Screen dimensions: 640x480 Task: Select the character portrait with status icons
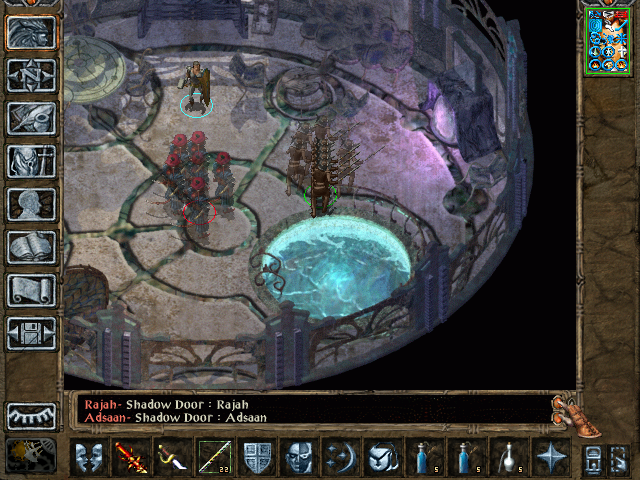tap(609, 40)
